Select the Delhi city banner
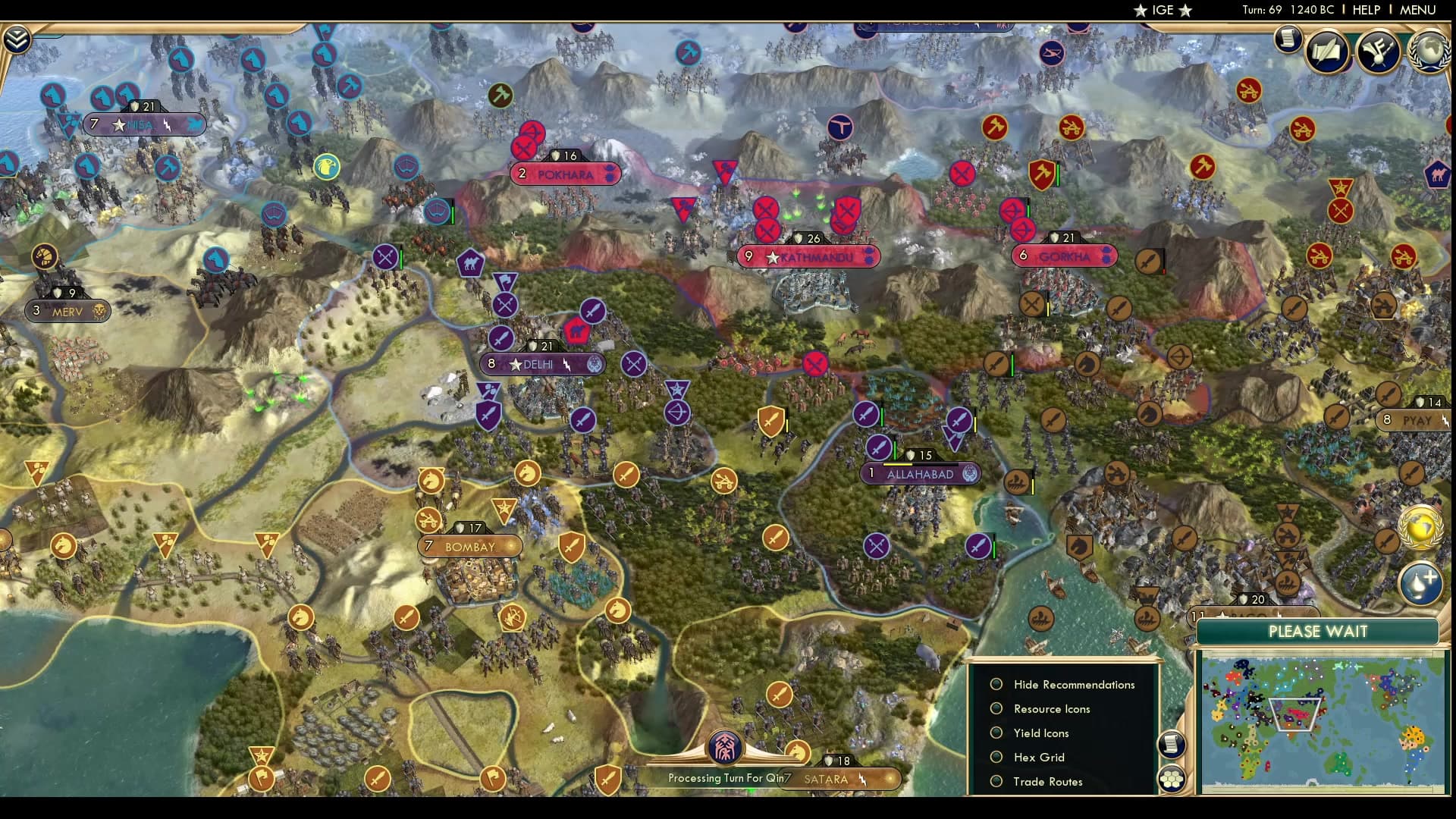Screen dimensions: 1456x819 click(x=541, y=364)
